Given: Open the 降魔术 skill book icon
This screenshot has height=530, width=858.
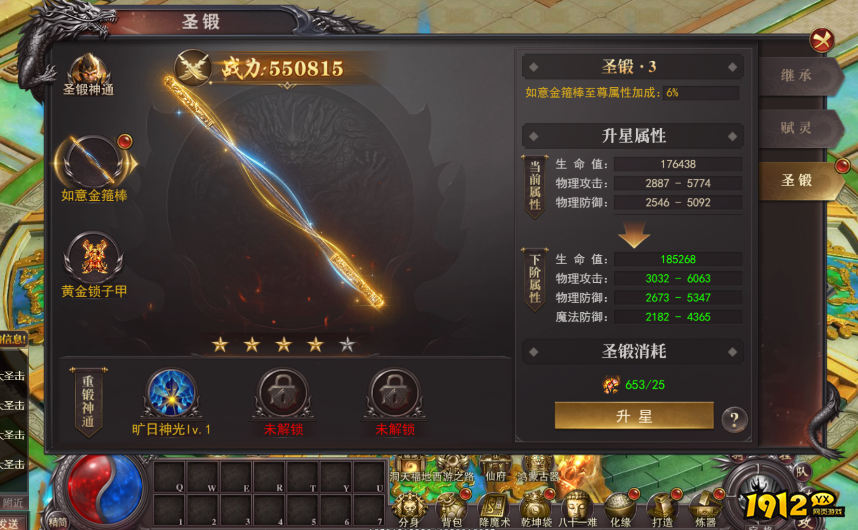Looking at the screenshot, I should point(494,507).
